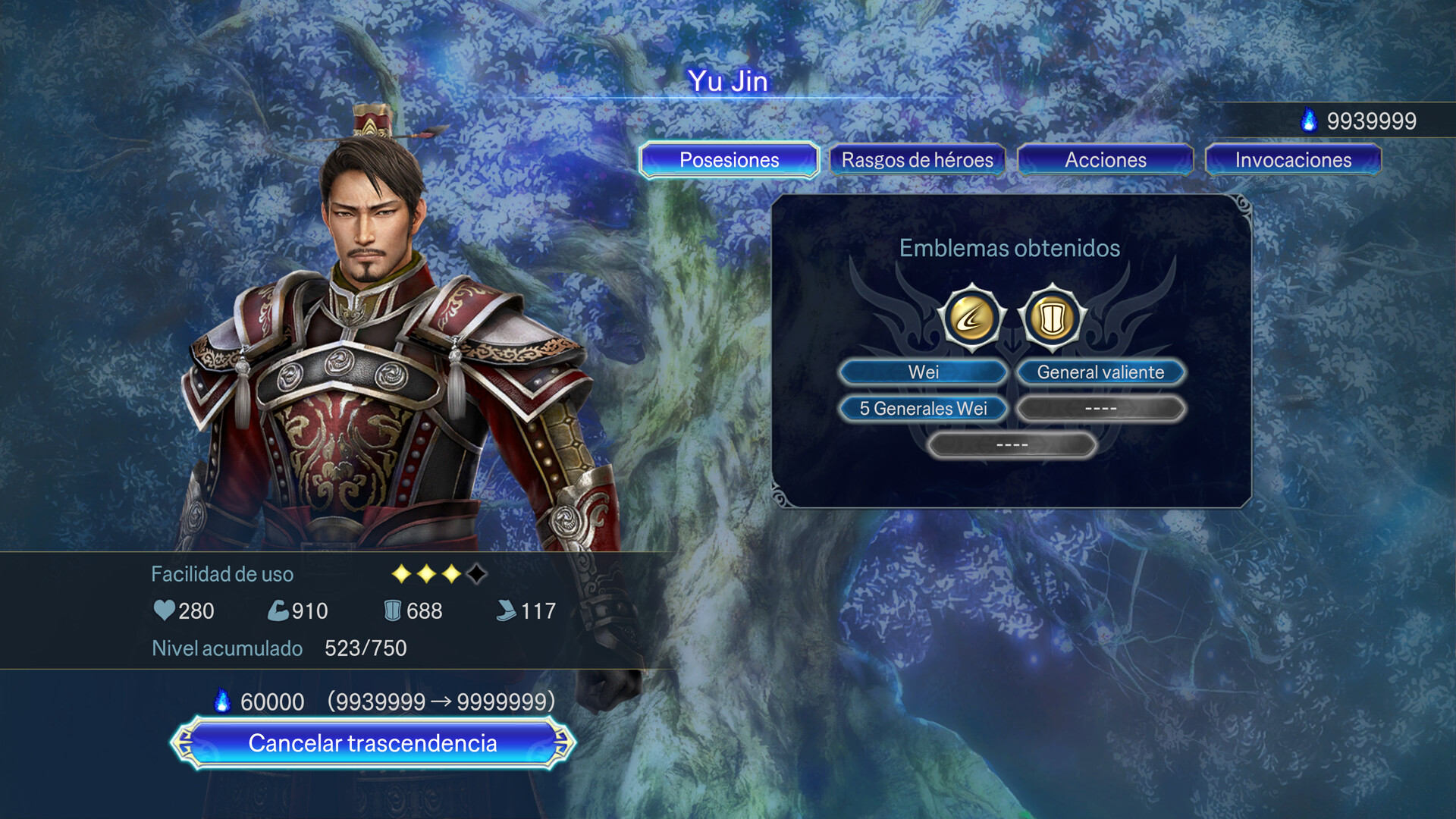Select the 5 Generales Wei emblem
This screenshot has height=819, width=1456.
(x=923, y=409)
